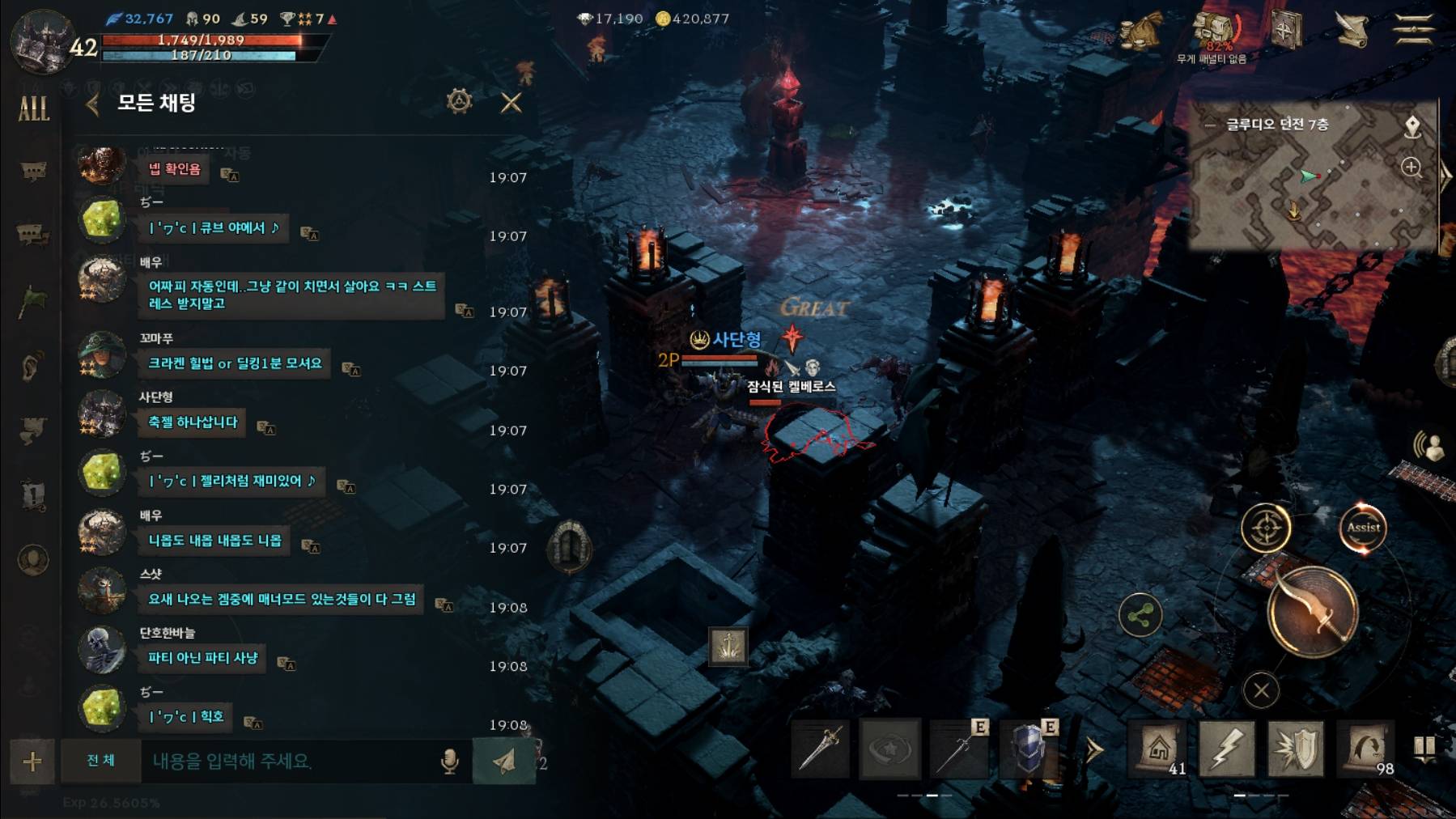This screenshot has height=819, width=1456.
Task: Click the player portrait avatar
Action: pyautogui.click(x=42, y=42)
